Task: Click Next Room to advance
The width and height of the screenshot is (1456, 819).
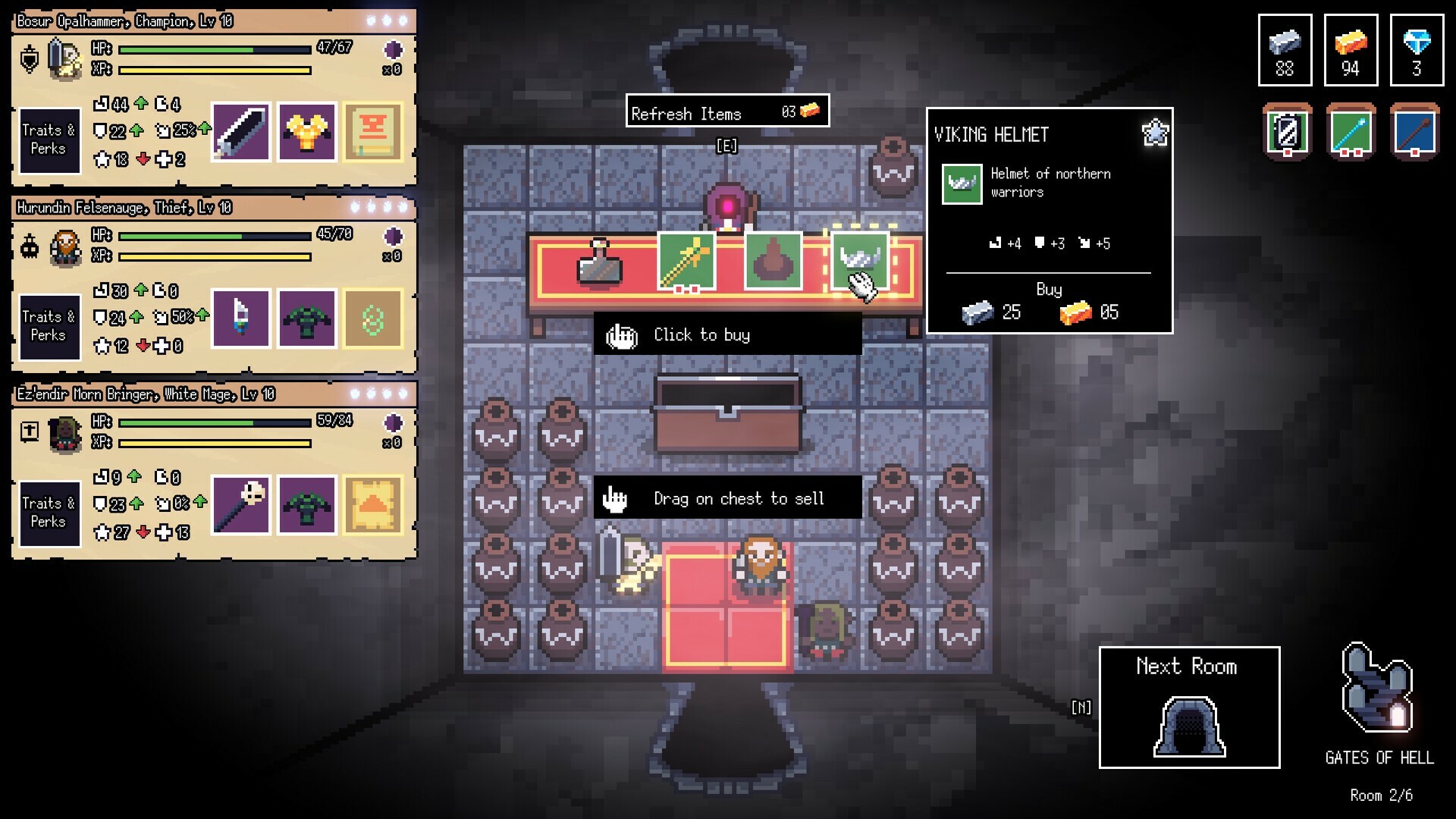Action: pyautogui.click(x=1188, y=705)
